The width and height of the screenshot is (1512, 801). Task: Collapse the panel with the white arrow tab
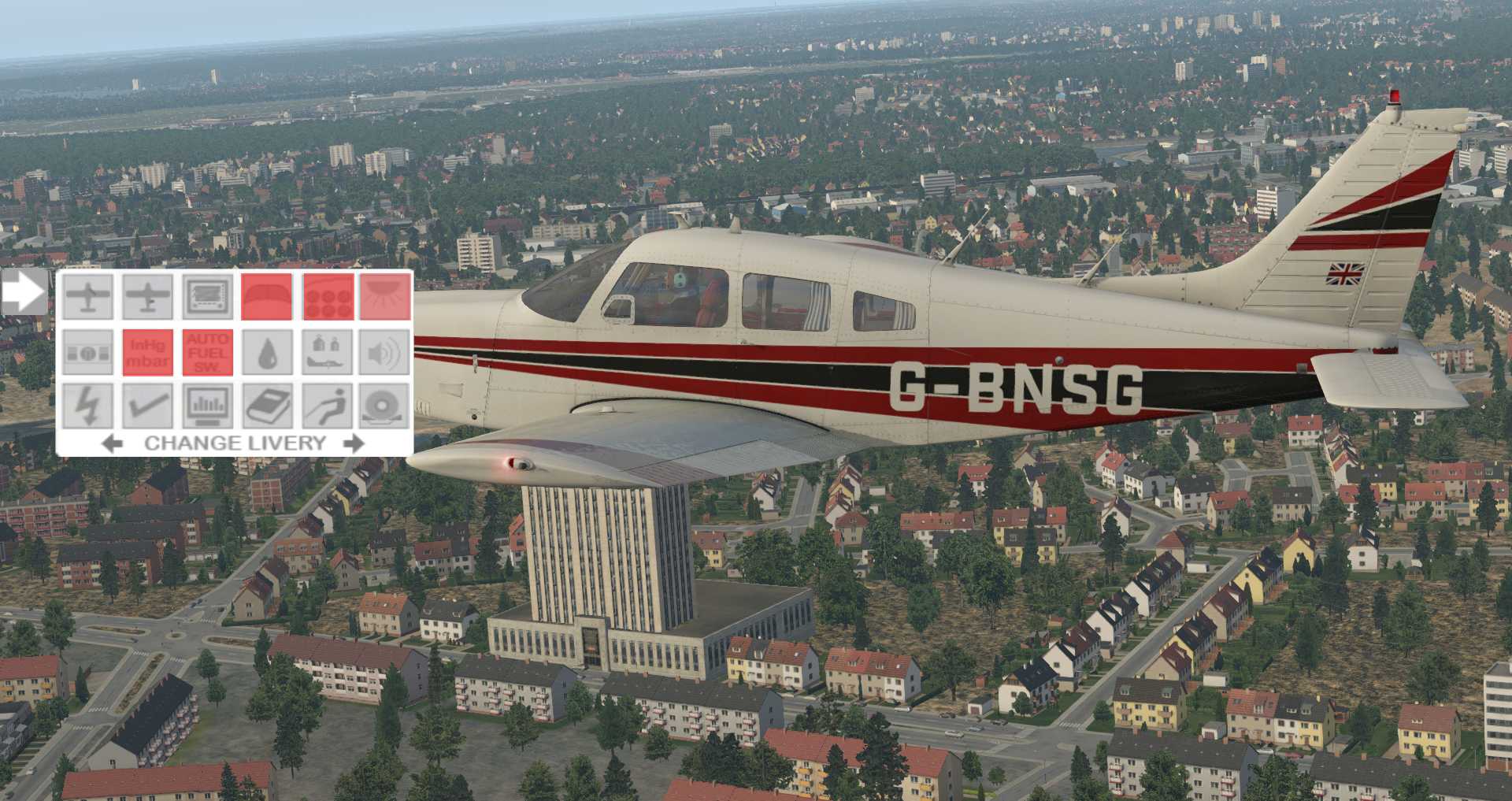pos(24,292)
